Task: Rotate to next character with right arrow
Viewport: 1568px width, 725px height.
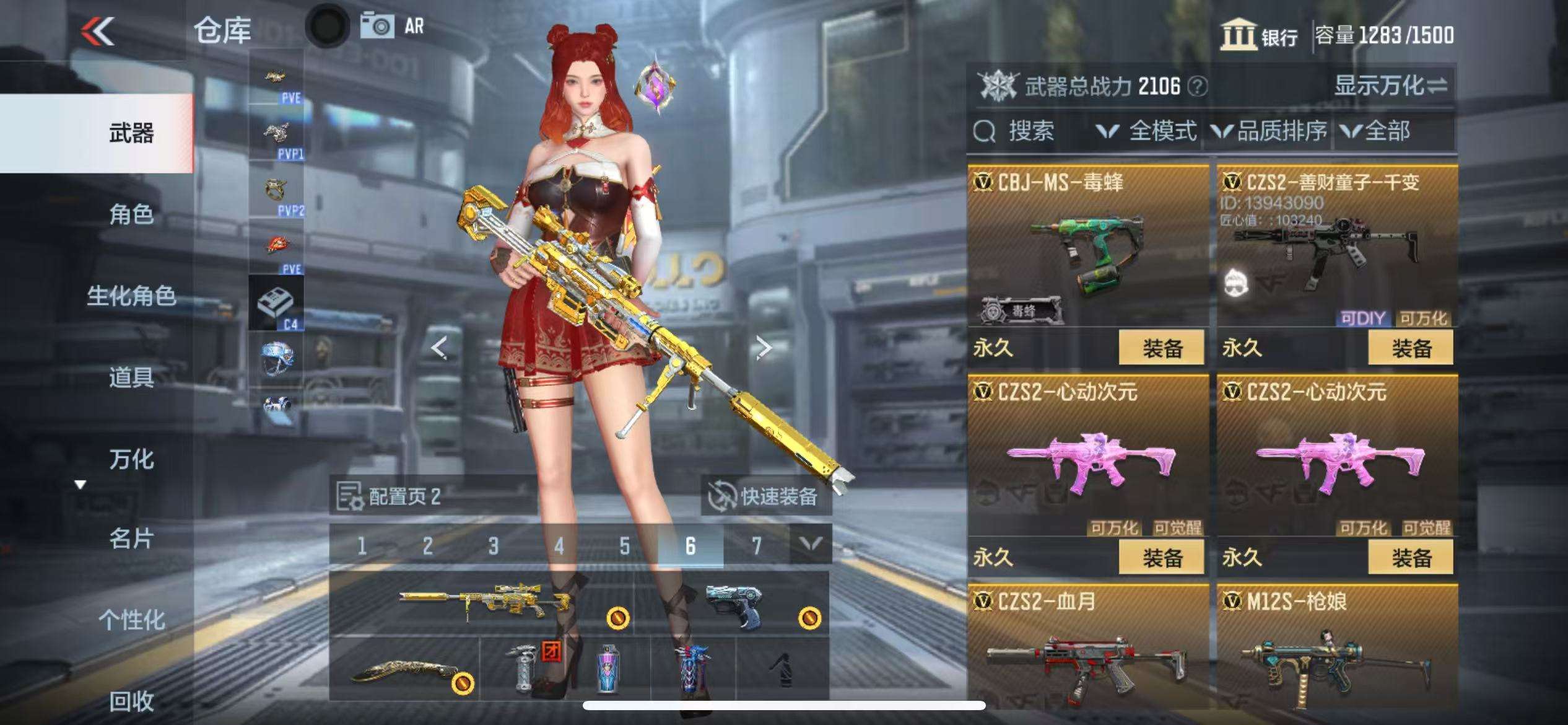Action: click(764, 348)
